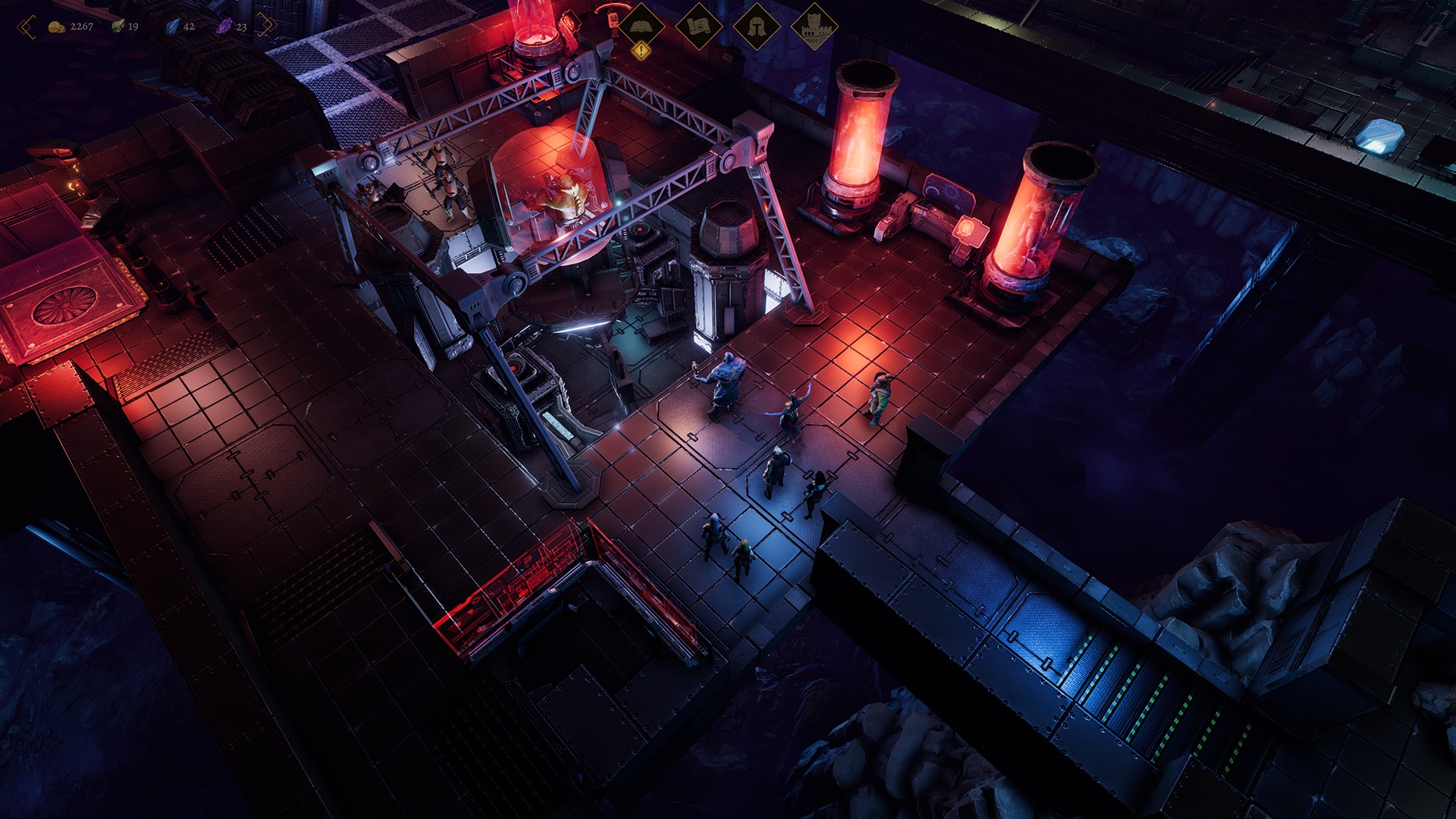The width and height of the screenshot is (1456, 819).
Task: Open the map scroll icon
Action: 698,27
